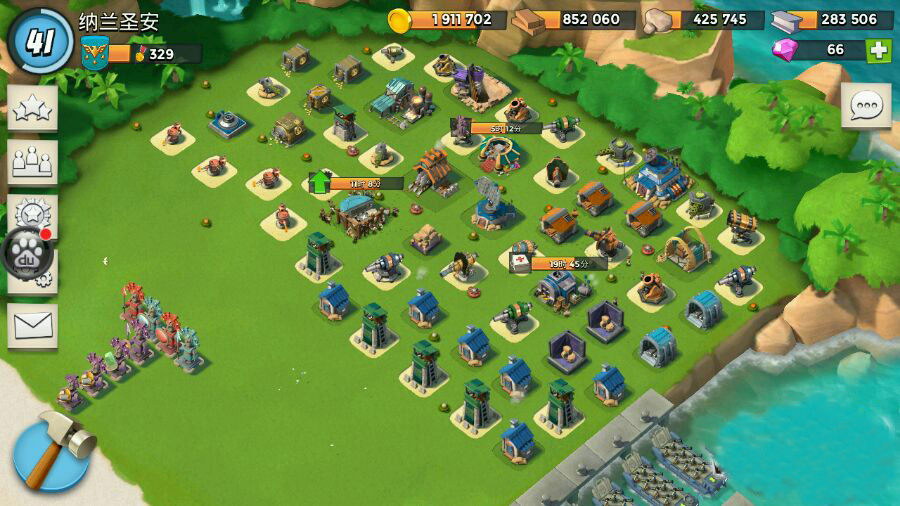Open the hammer build menu
The image size is (900, 506).
[52, 450]
